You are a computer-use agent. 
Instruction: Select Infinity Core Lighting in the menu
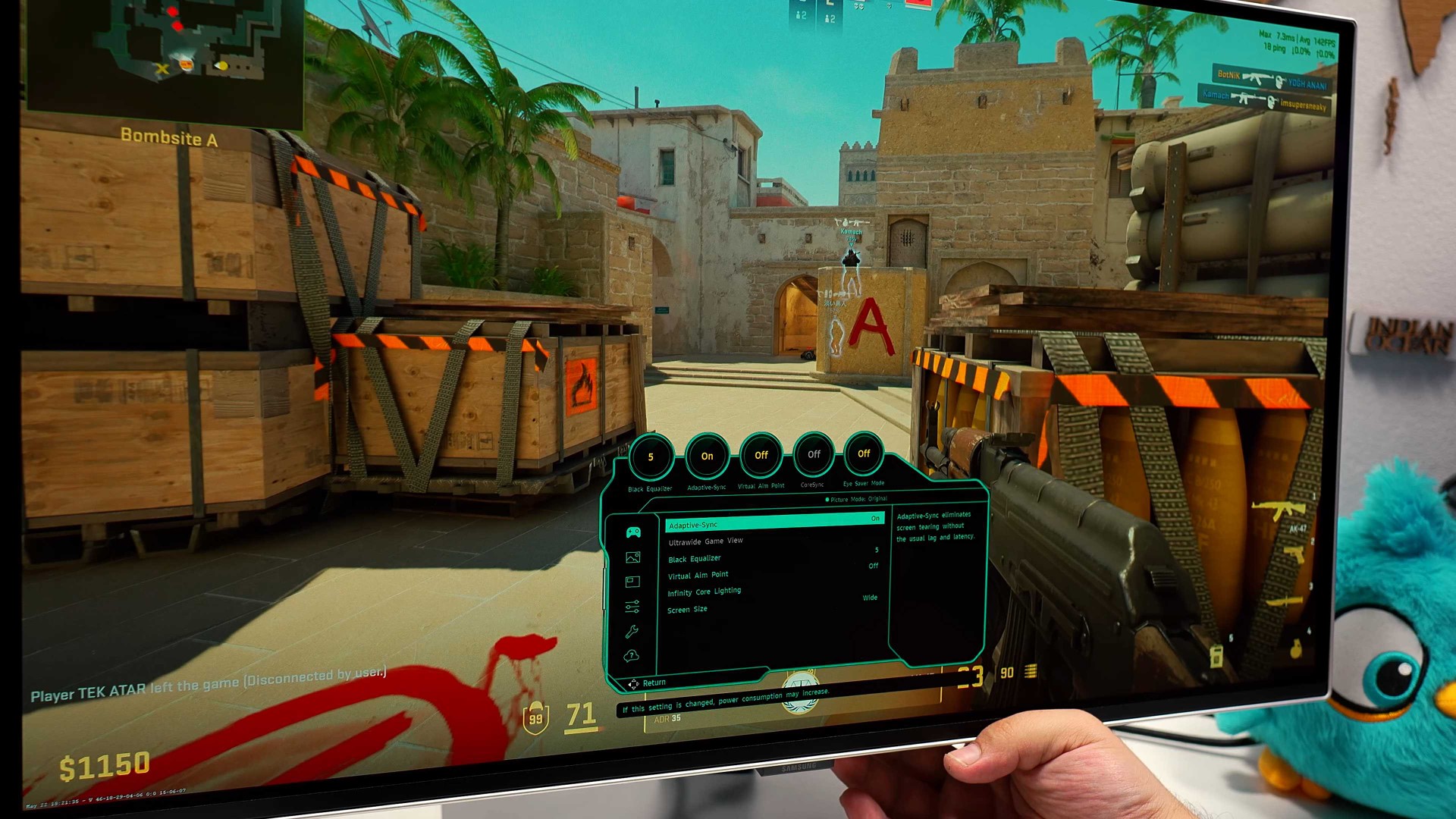pos(704,592)
